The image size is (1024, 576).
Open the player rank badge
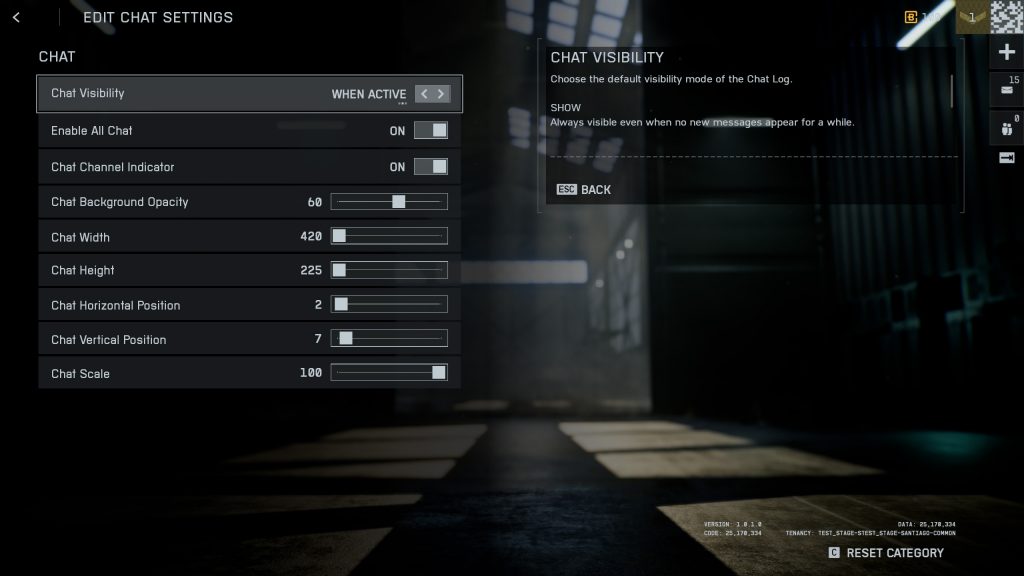pyautogui.click(x=971, y=17)
